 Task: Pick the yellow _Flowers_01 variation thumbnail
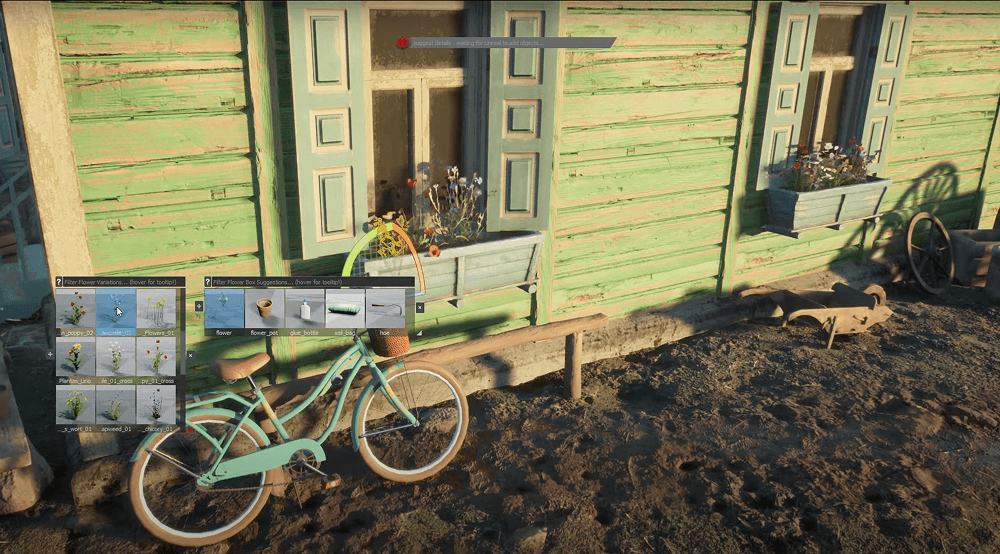156,311
